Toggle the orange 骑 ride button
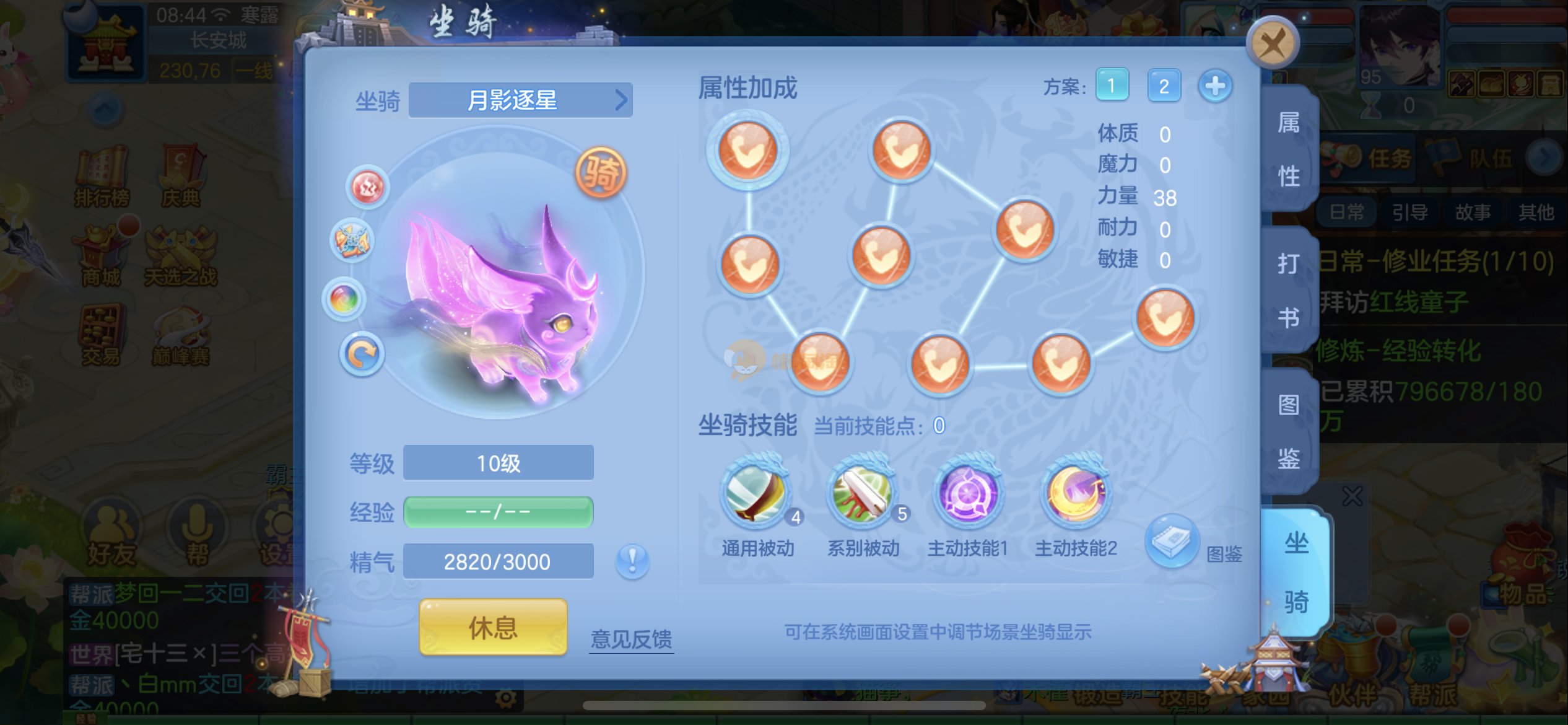Screen dimensions: 1568x725 click(601, 173)
